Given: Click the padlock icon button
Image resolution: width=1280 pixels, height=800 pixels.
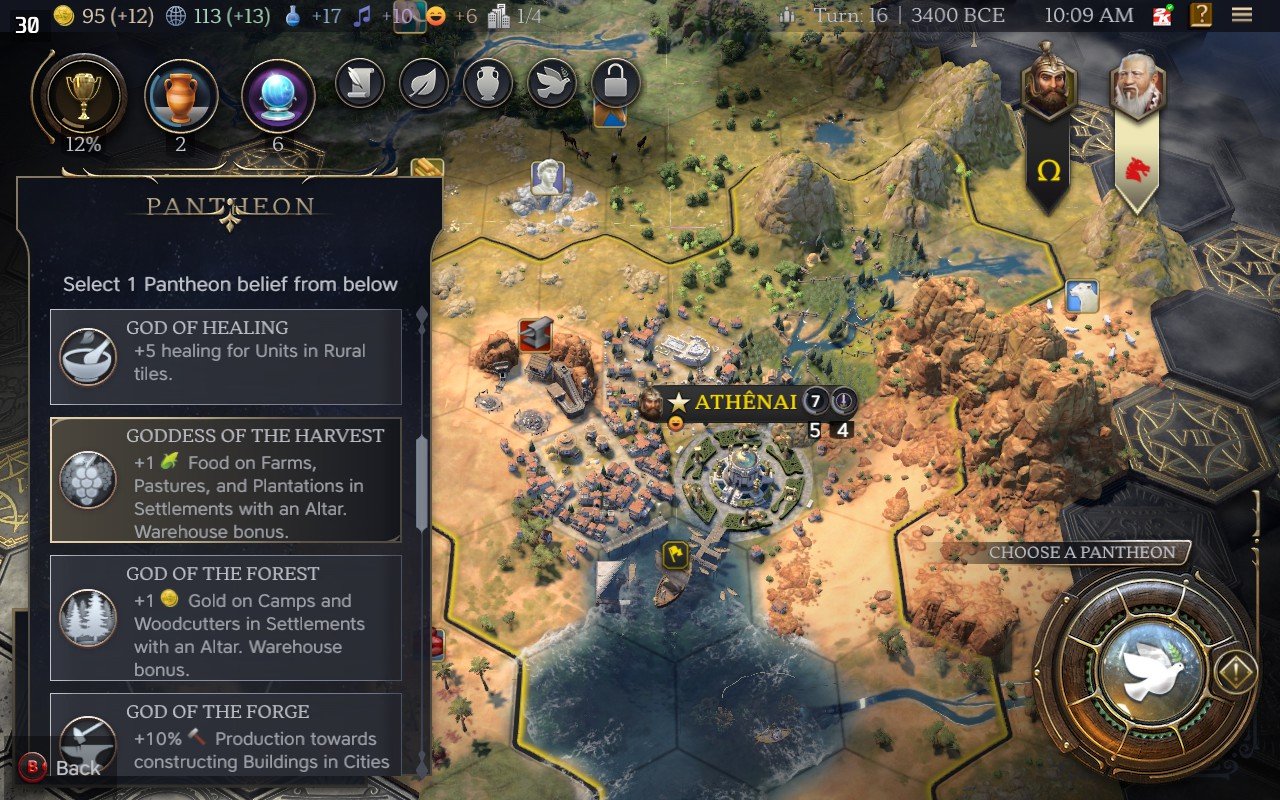Looking at the screenshot, I should pyautogui.click(x=615, y=83).
